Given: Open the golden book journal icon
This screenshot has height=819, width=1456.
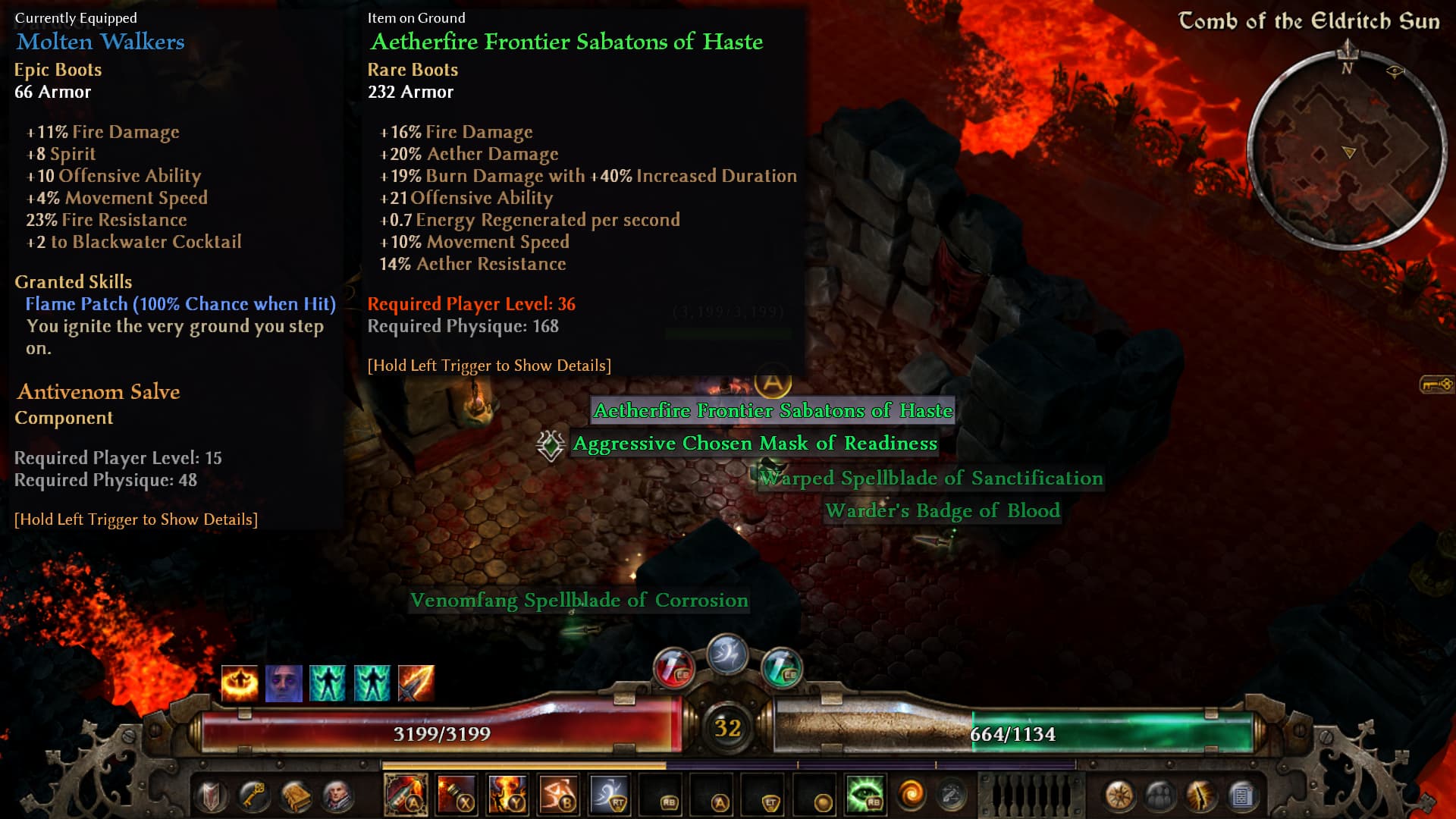Looking at the screenshot, I should pos(295,795).
